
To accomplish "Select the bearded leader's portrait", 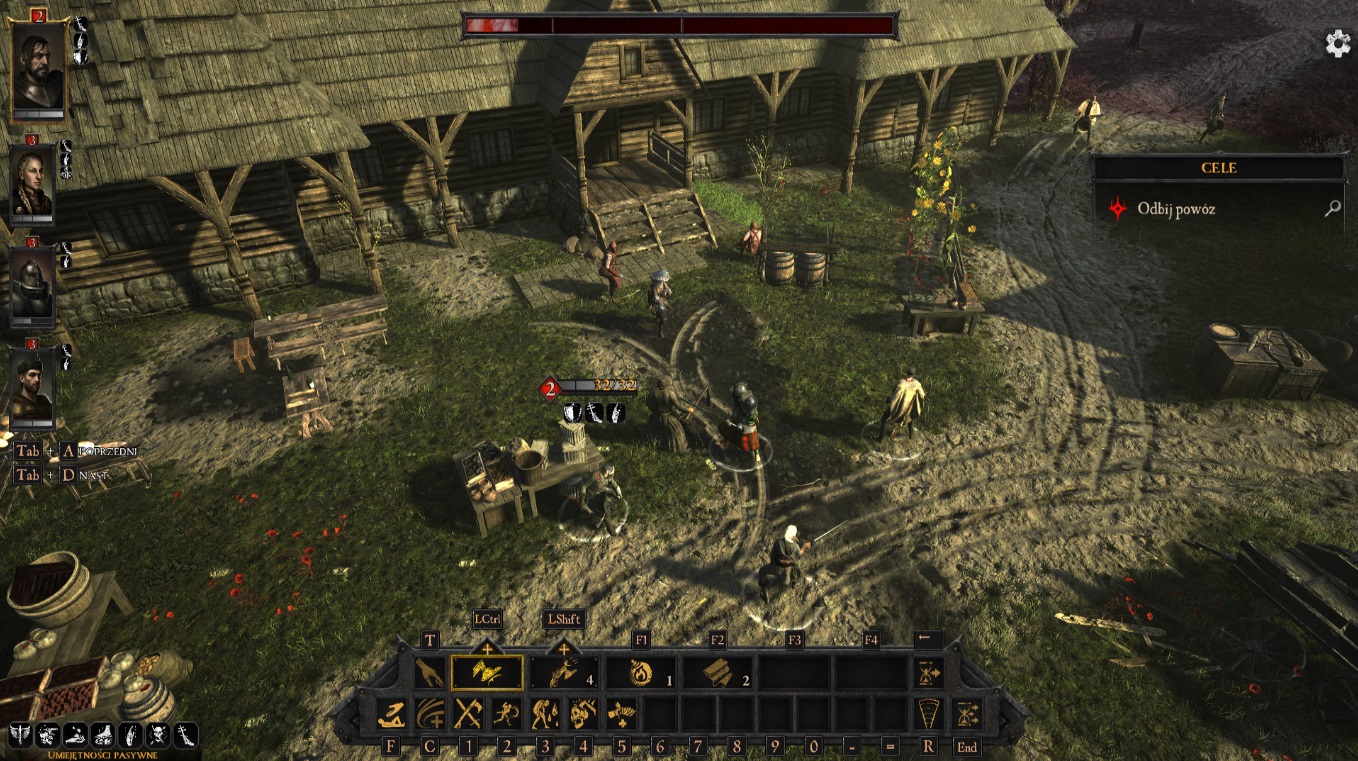I will coord(38,66).
